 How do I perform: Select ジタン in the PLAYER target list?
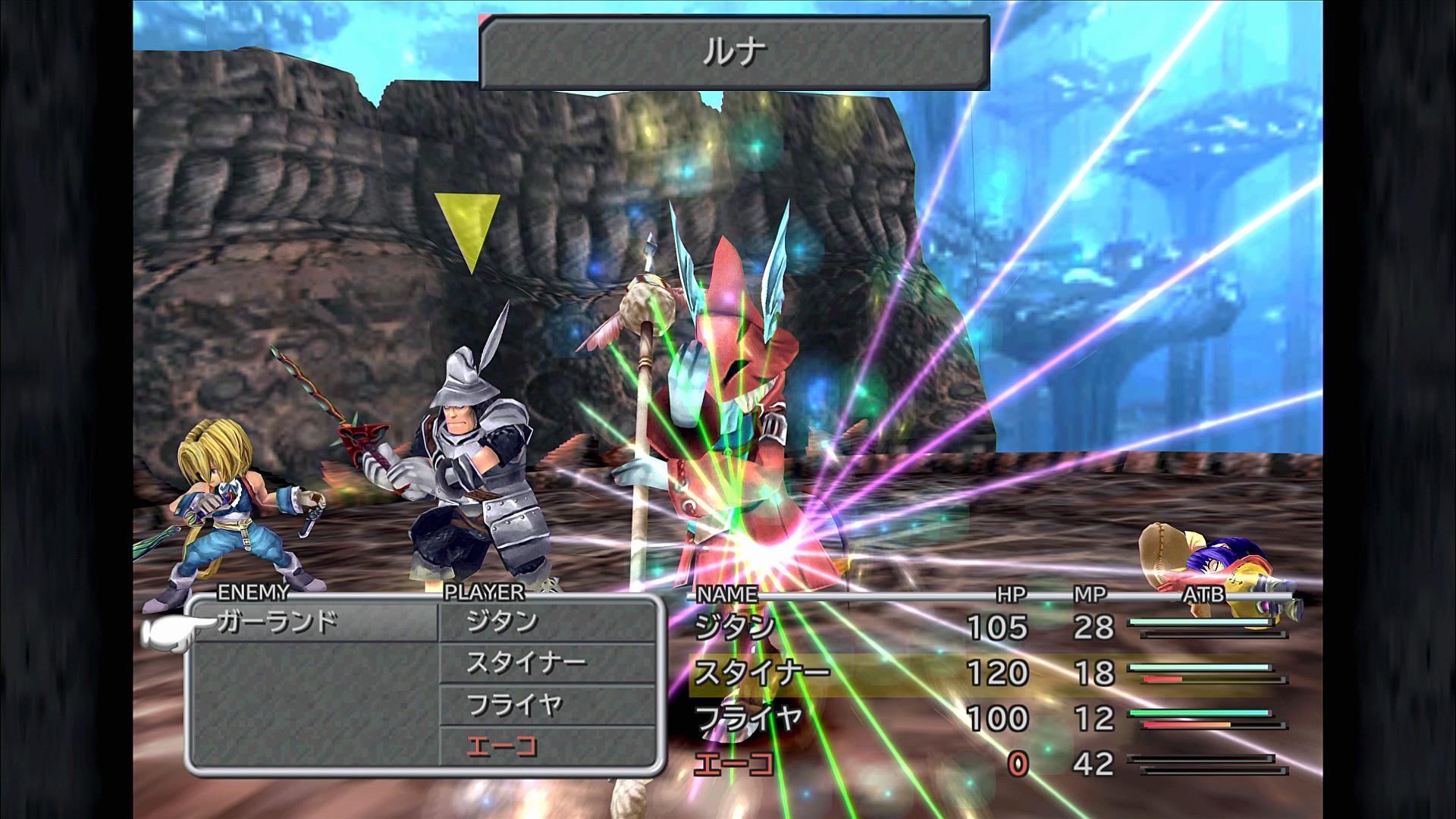[502, 623]
